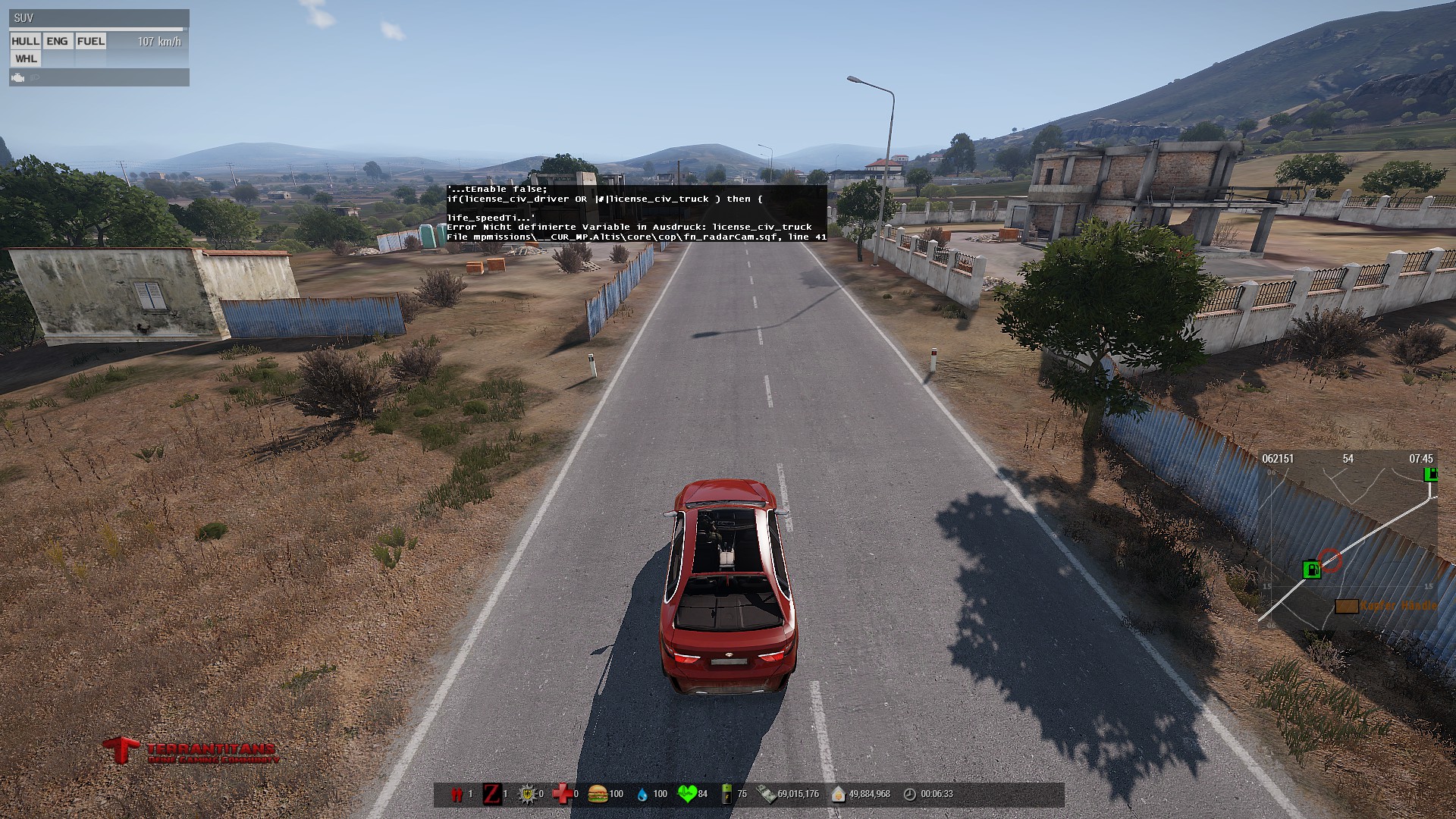Screen dimensions: 1456x819
Task: Click the red Z icon
Action: 492,794
